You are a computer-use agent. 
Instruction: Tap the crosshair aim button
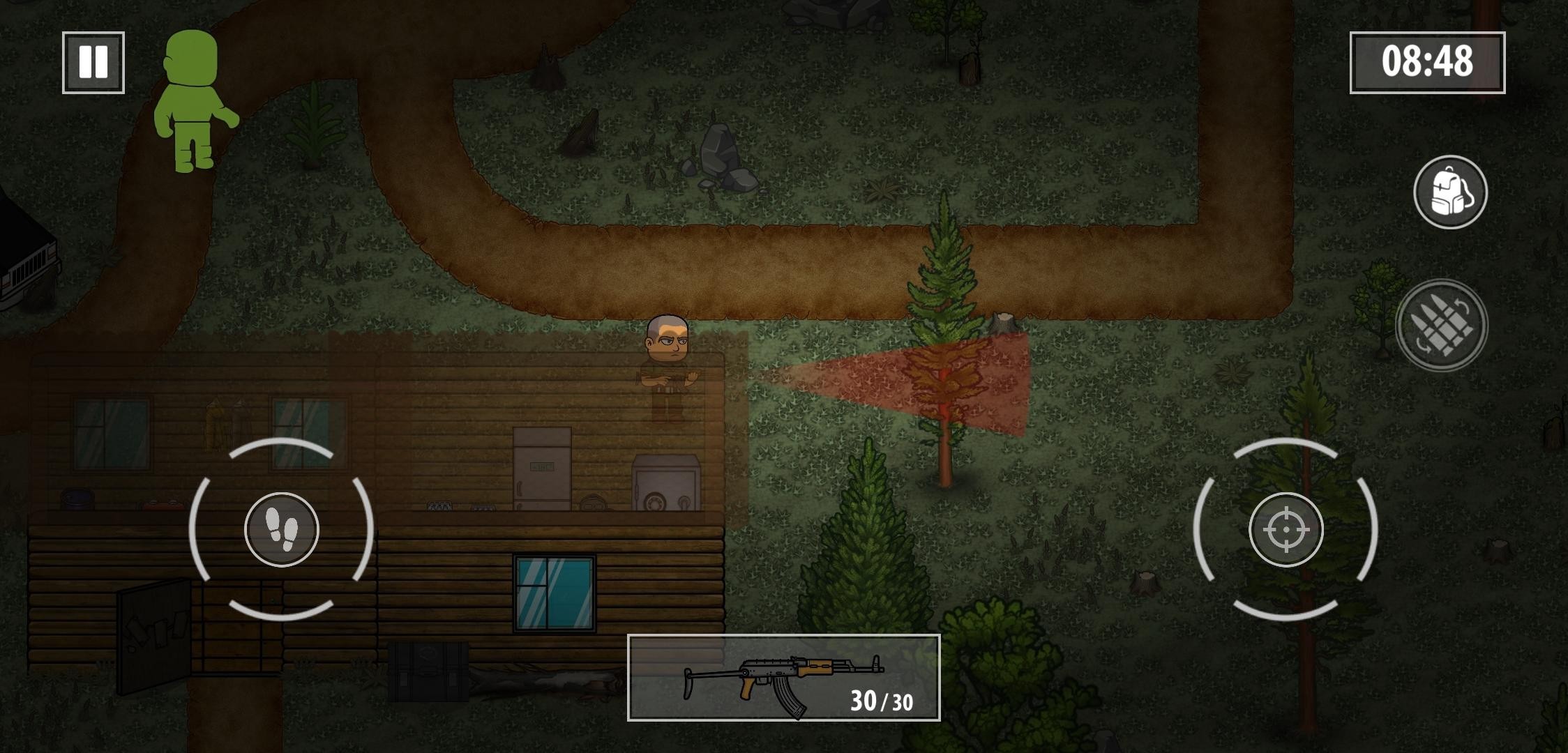point(1286,529)
